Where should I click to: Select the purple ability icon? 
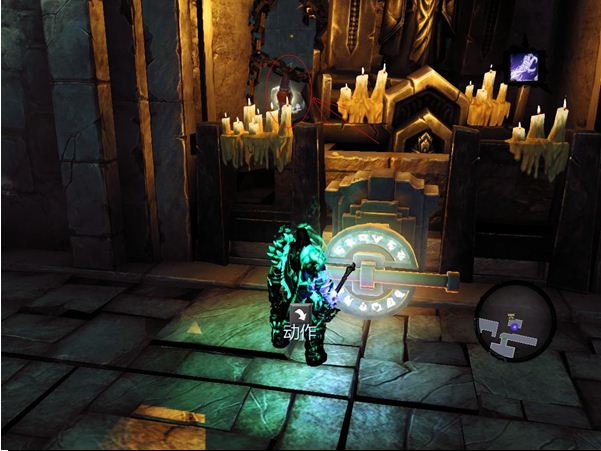click(x=523, y=67)
